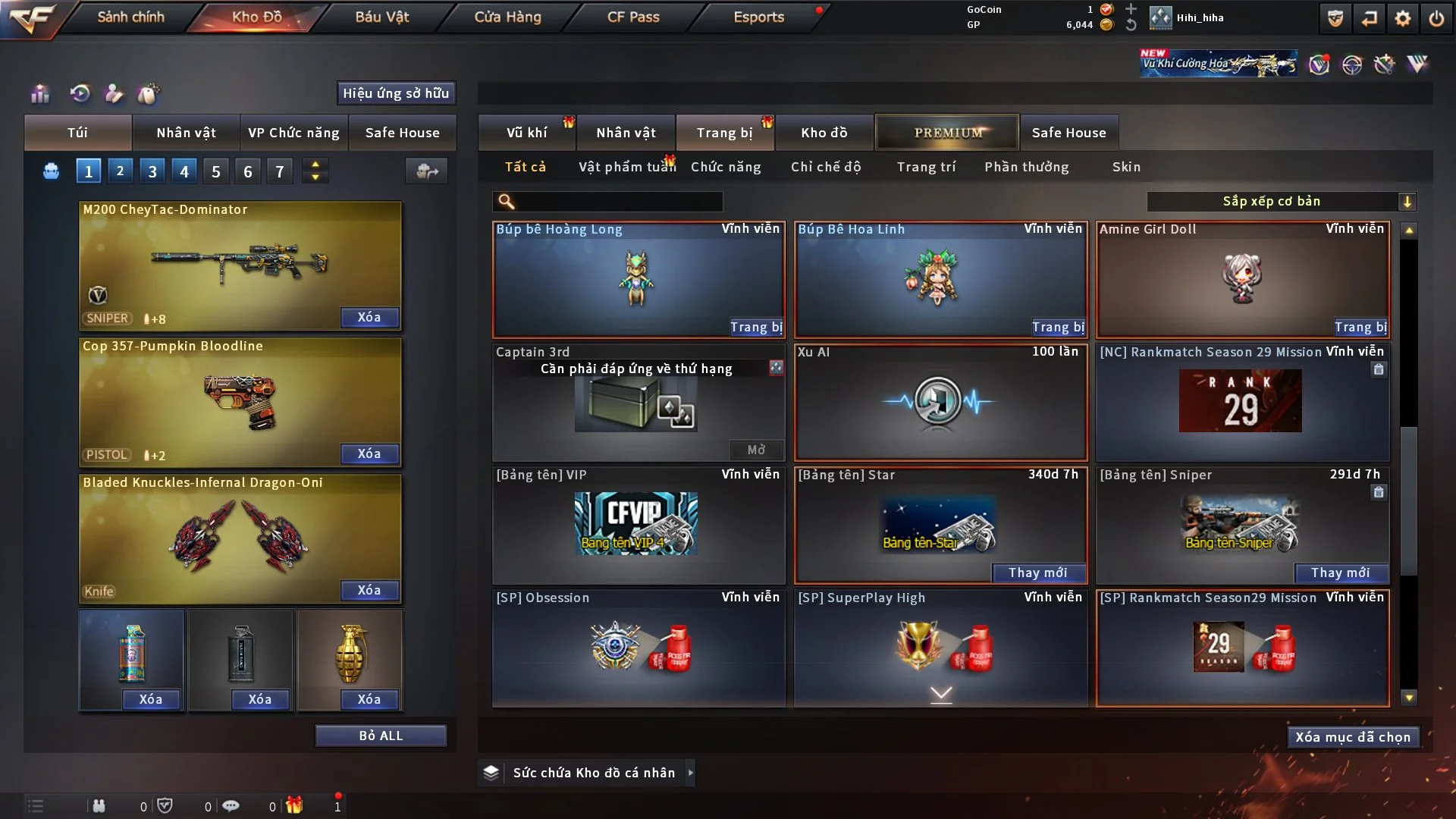This screenshot has width=1456, height=819.
Task: Click Xóa mục đã chọn button
Action: click(1353, 737)
